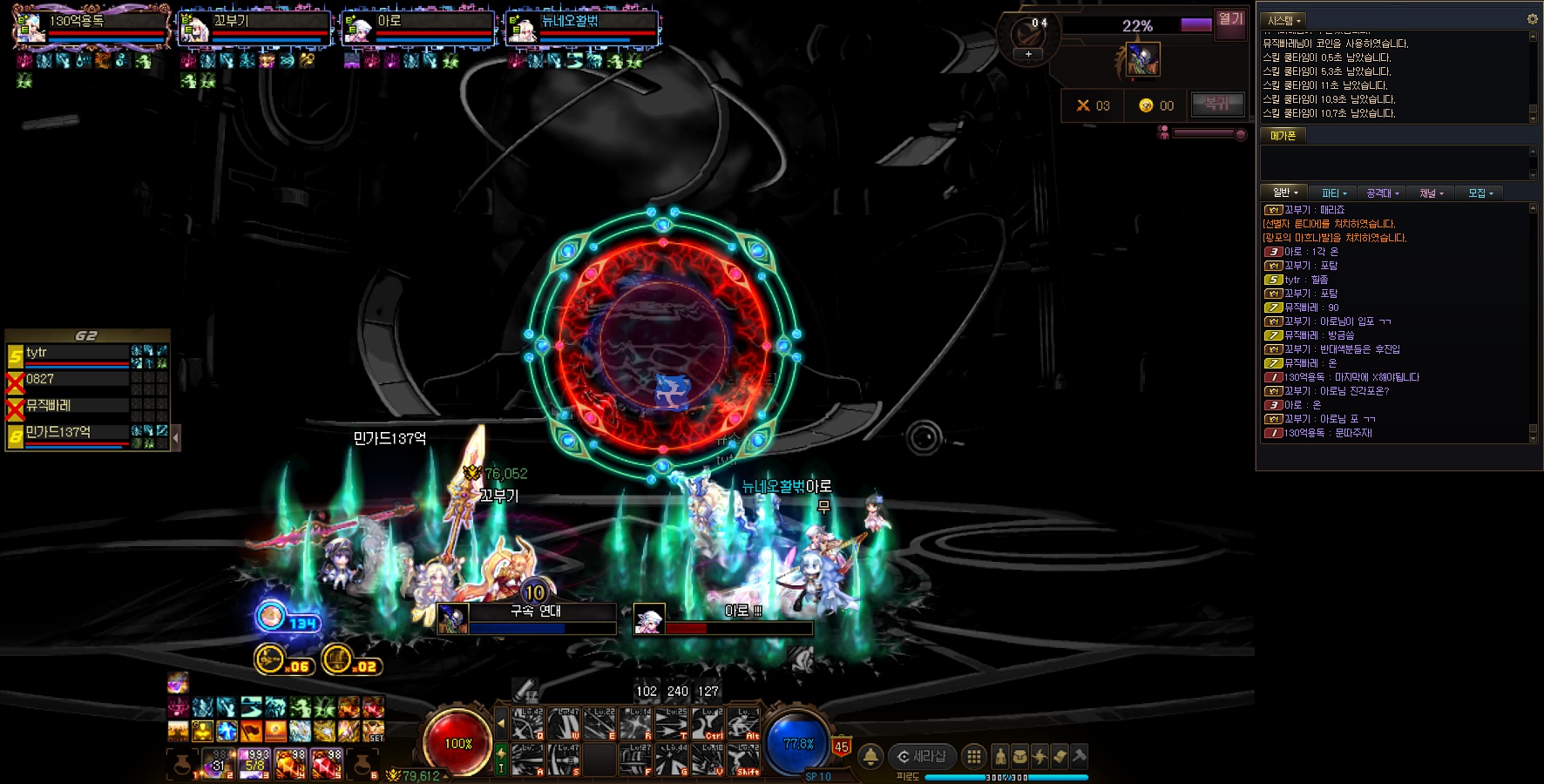Switch to the 모집 recruitment tab

1480,193
